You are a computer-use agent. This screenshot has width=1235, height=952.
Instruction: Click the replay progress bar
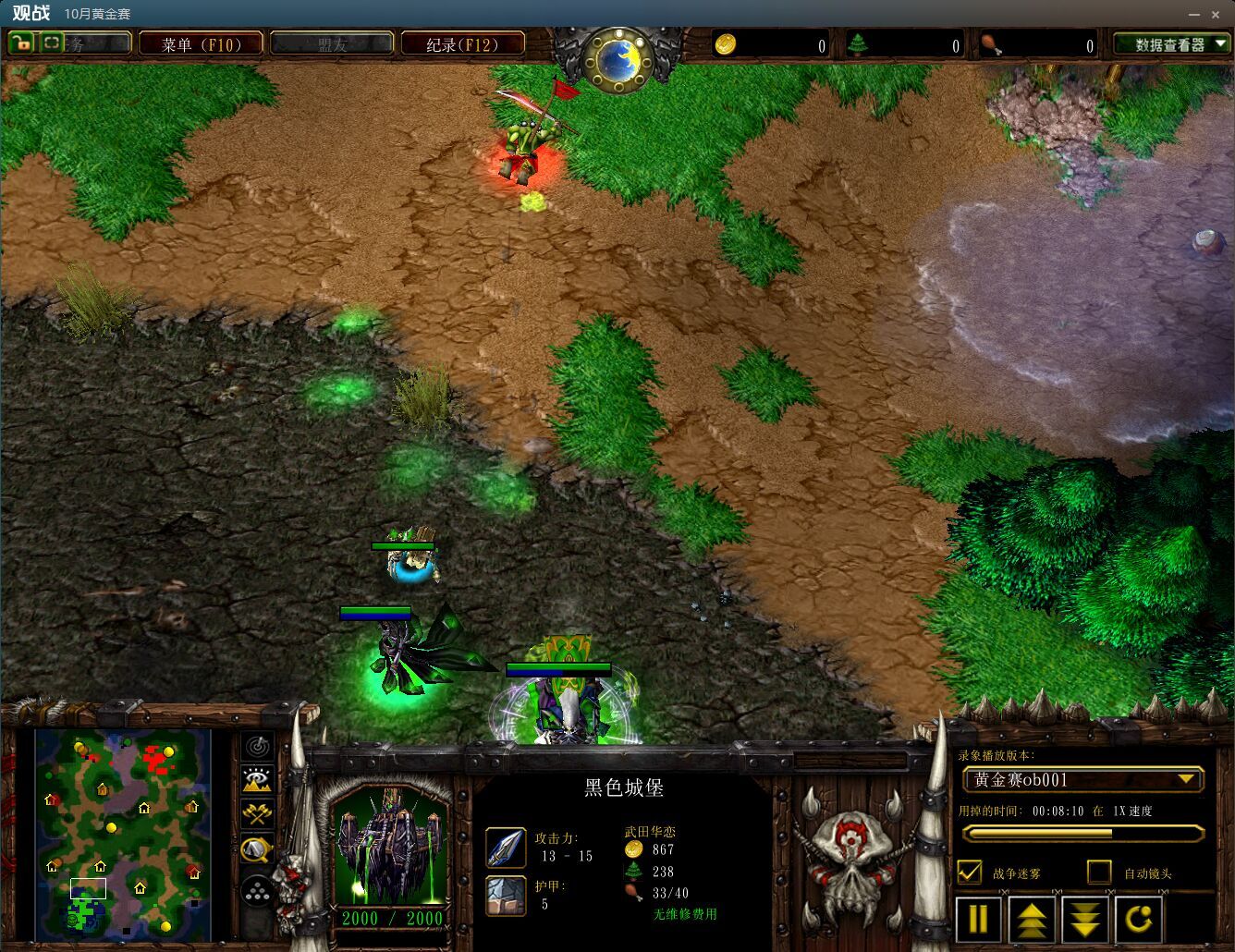[x=1082, y=833]
